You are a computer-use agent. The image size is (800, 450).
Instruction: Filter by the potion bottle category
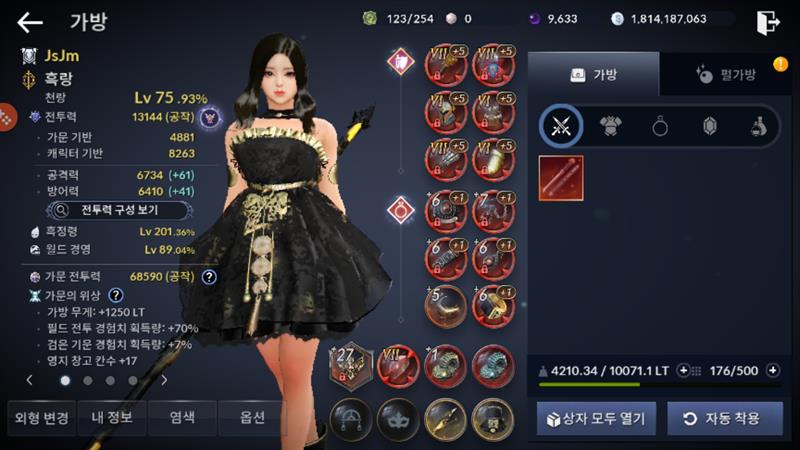[759, 125]
